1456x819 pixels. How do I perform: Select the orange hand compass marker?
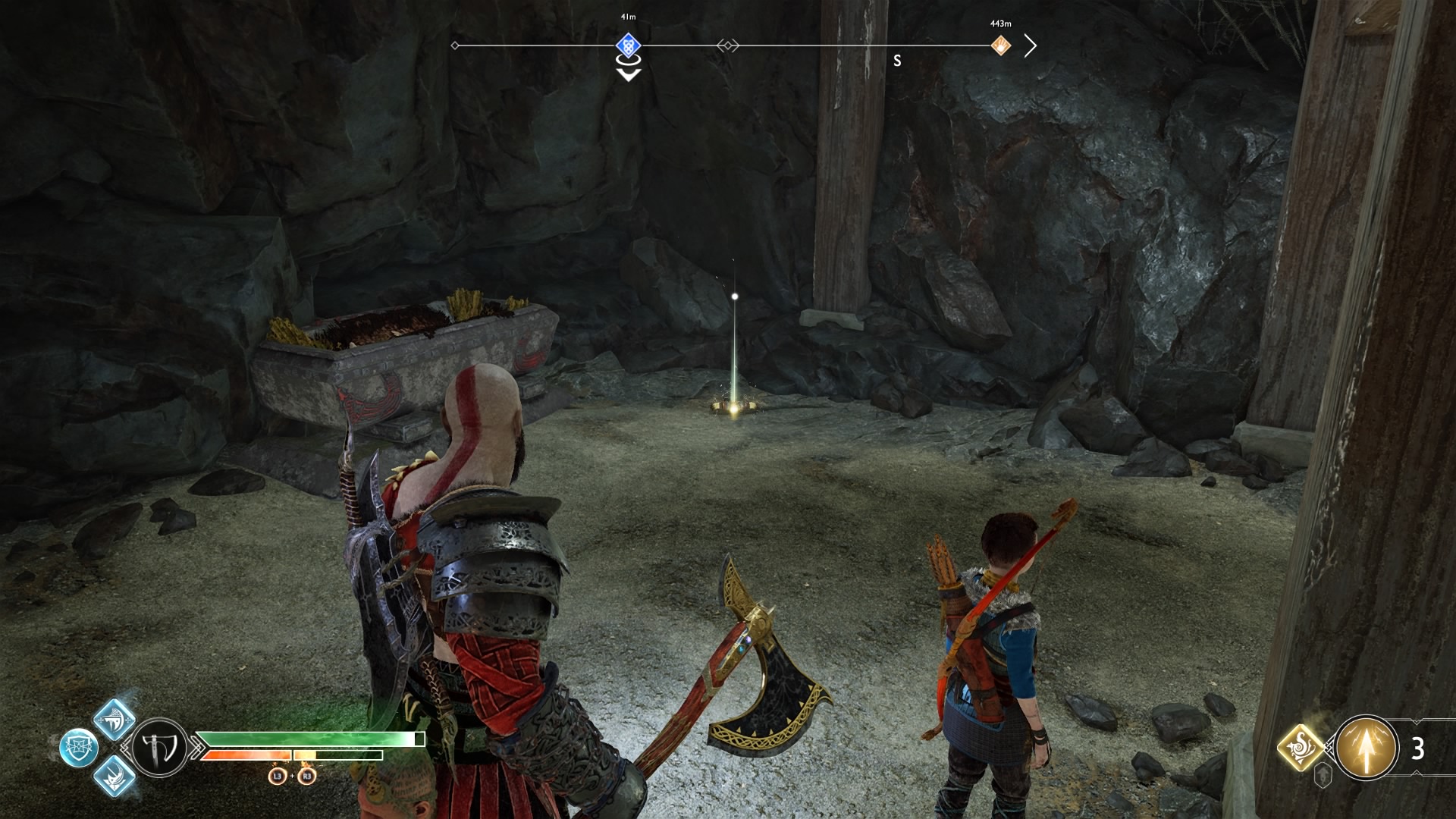[x=1001, y=45]
